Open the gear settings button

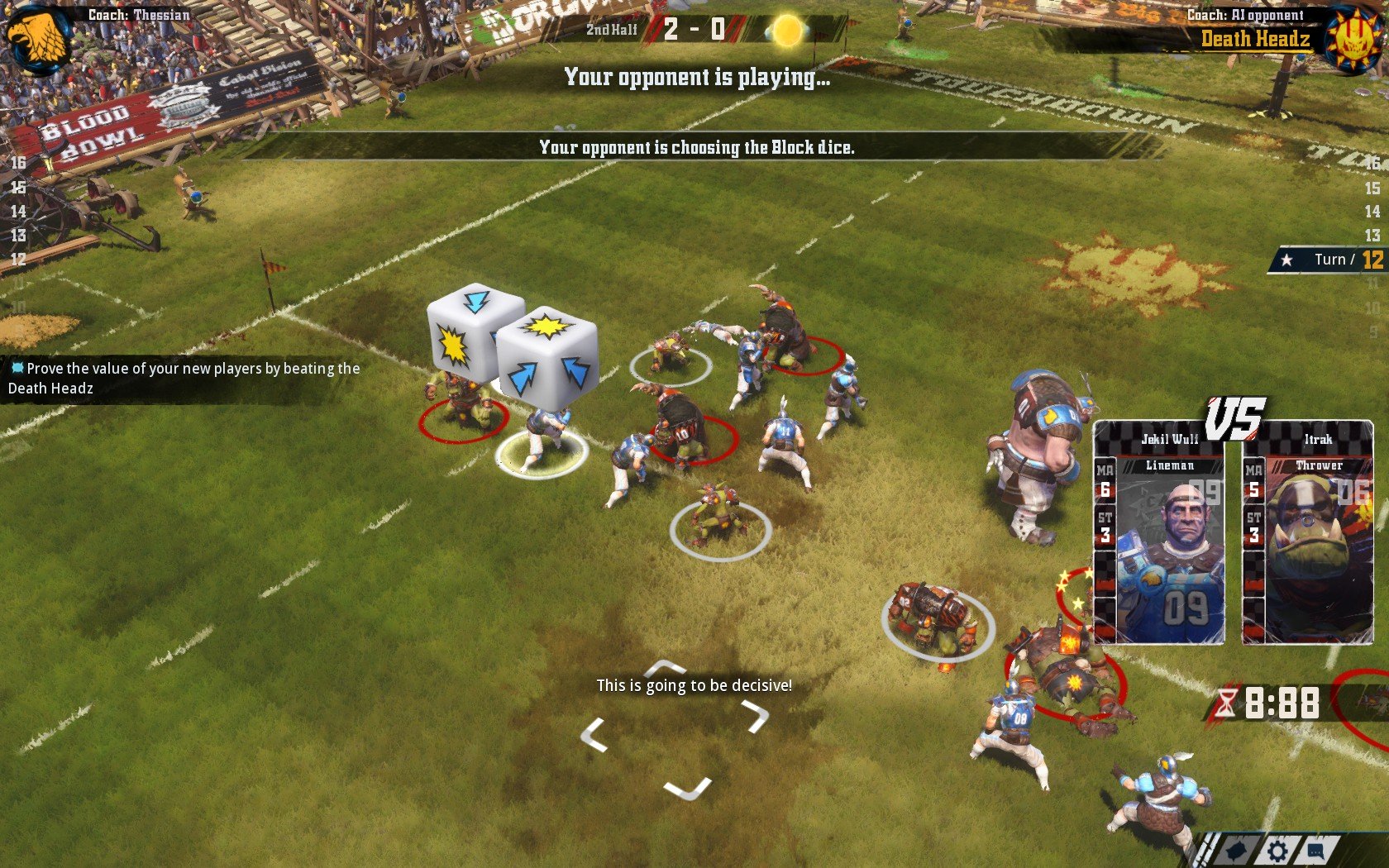coord(1277,851)
